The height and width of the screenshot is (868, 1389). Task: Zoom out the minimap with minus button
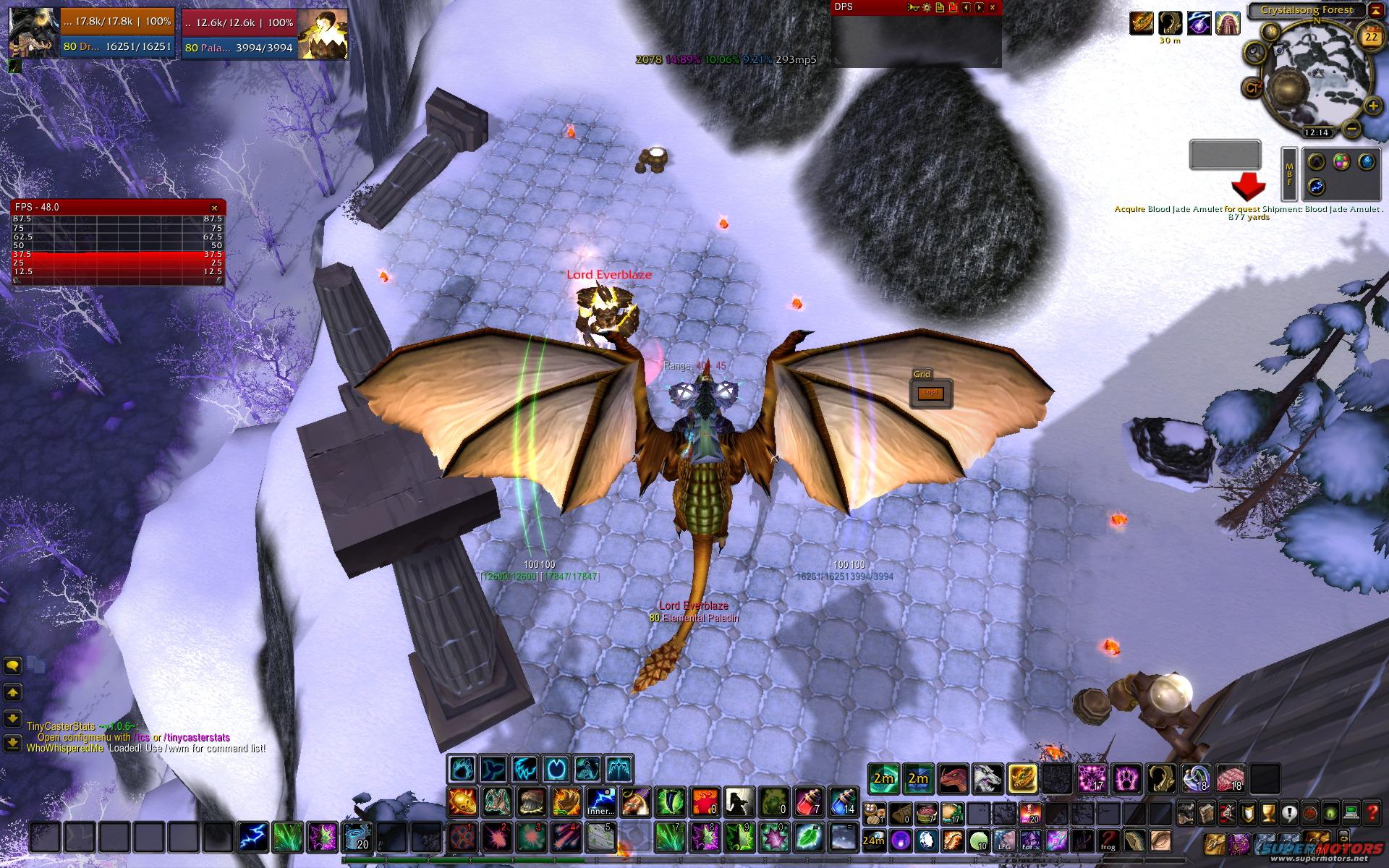(x=1351, y=129)
